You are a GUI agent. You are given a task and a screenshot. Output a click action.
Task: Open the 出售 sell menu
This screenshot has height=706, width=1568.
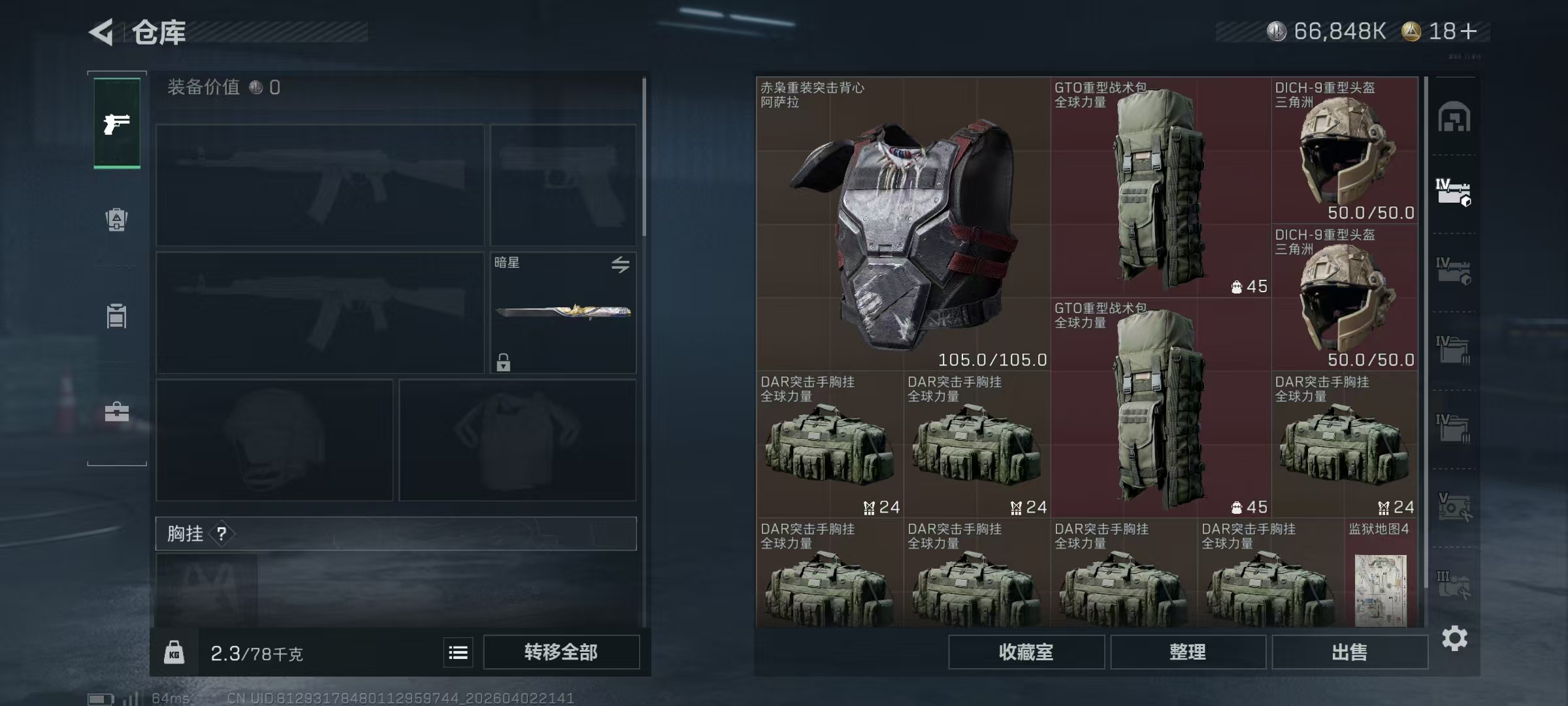click(1349, 652)
